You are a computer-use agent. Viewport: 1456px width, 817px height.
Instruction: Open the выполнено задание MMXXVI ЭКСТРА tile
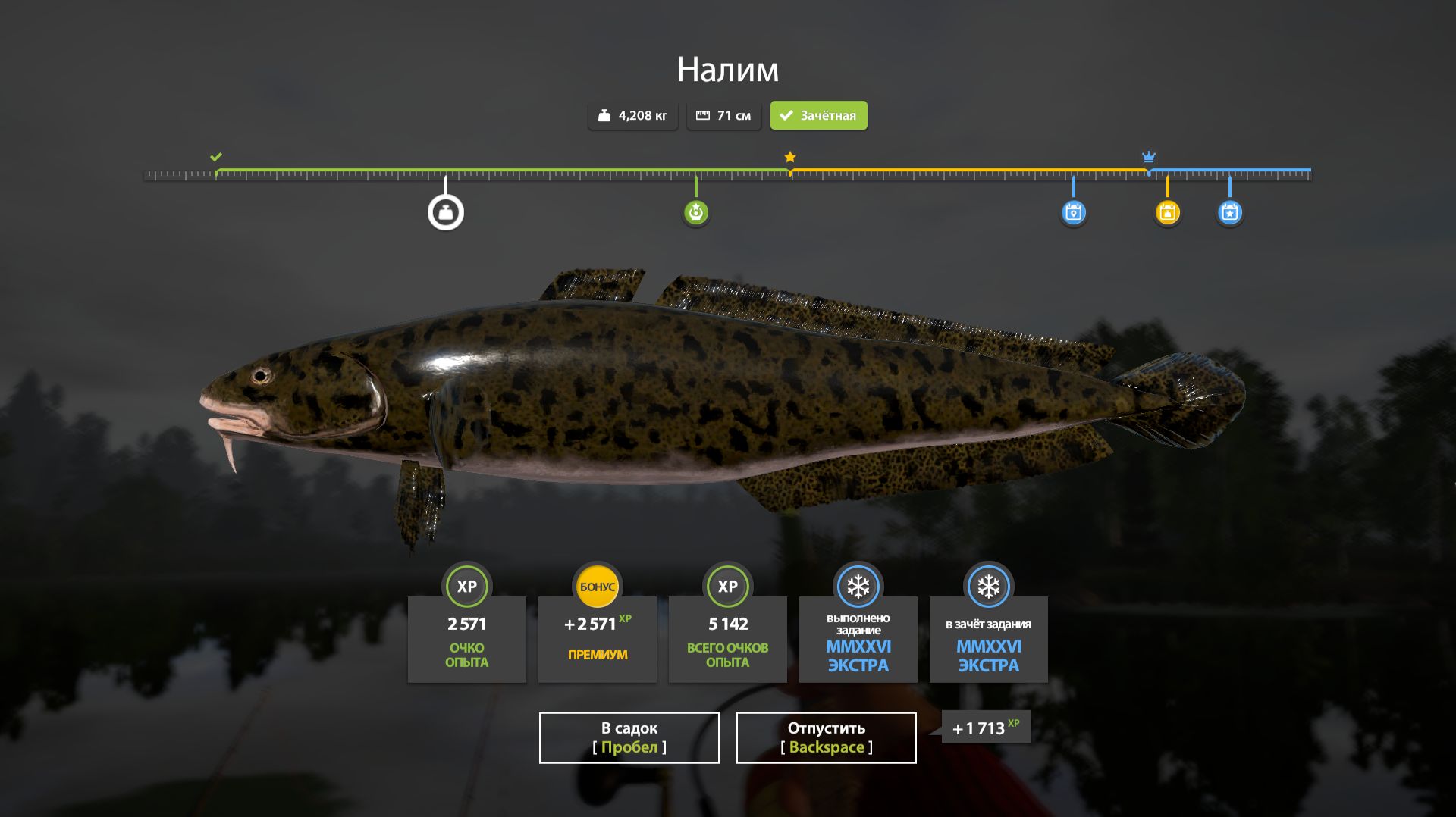point(858,639)
